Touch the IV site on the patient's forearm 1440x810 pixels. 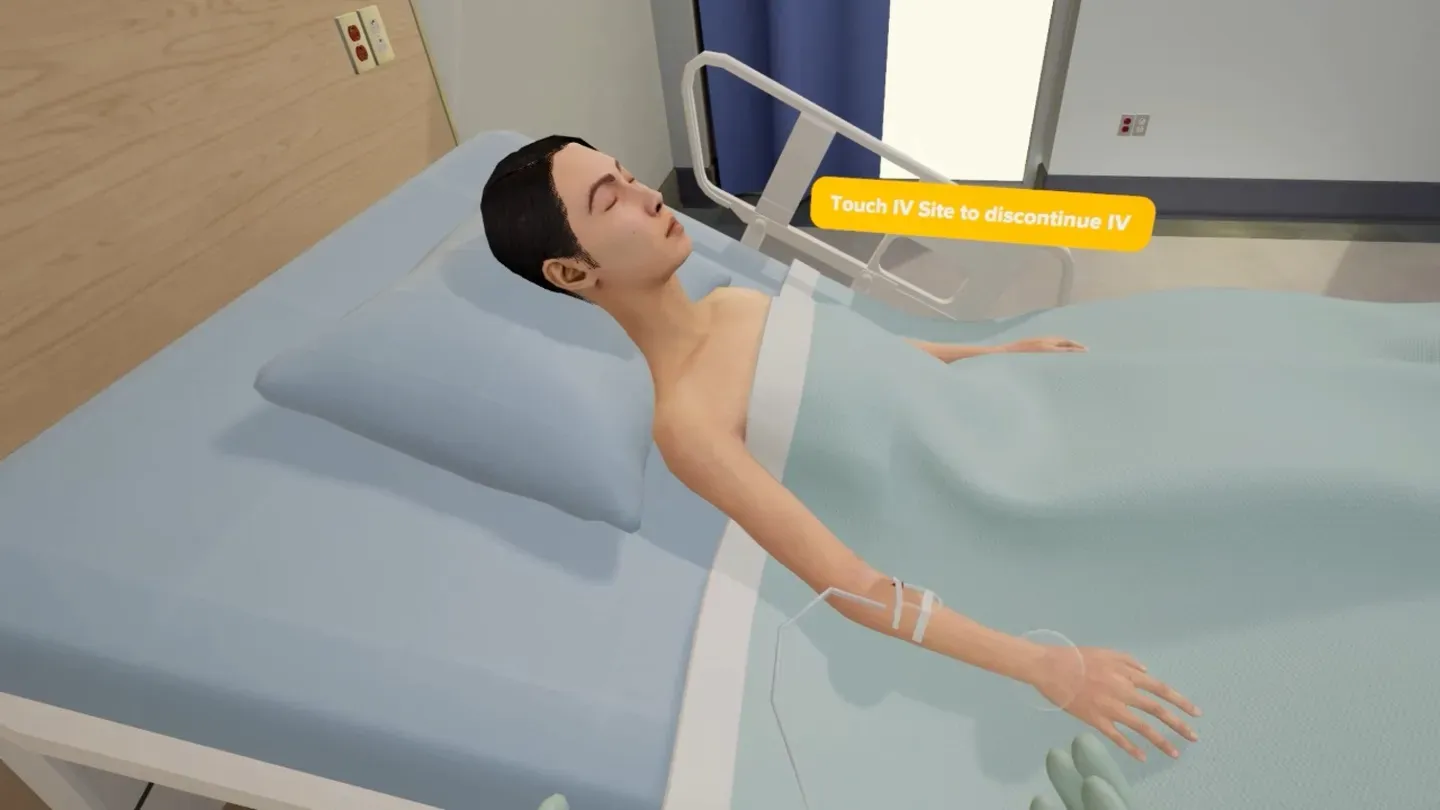(895, 585)
